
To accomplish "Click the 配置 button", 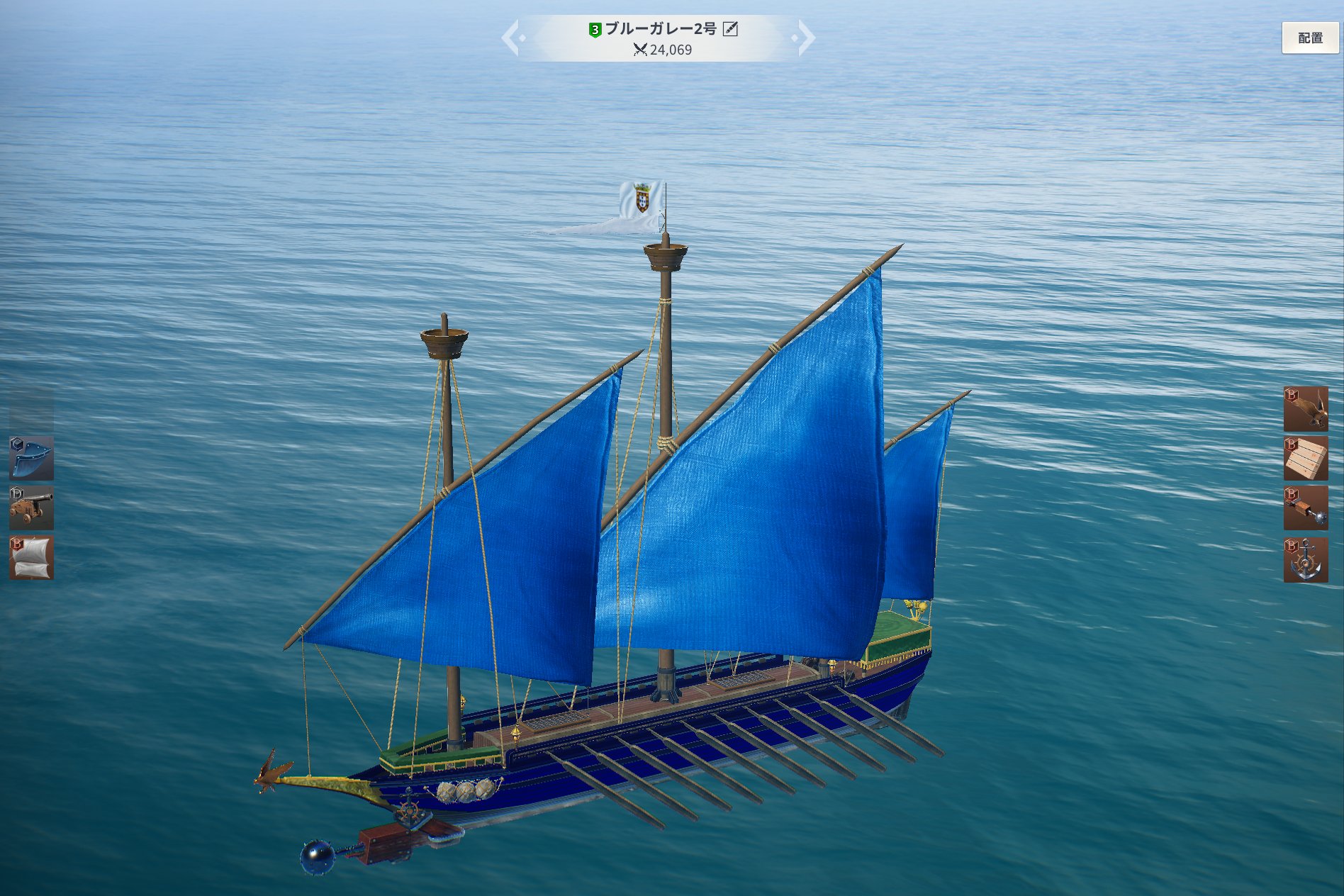I will (1309, 38).
